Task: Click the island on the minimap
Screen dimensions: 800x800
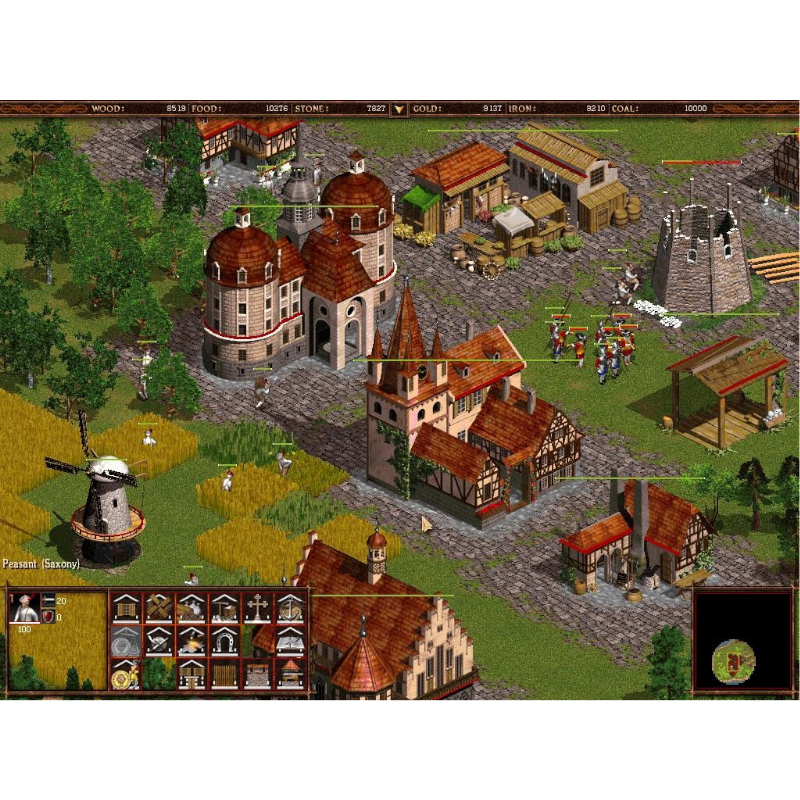Action: tap(734, 660)
